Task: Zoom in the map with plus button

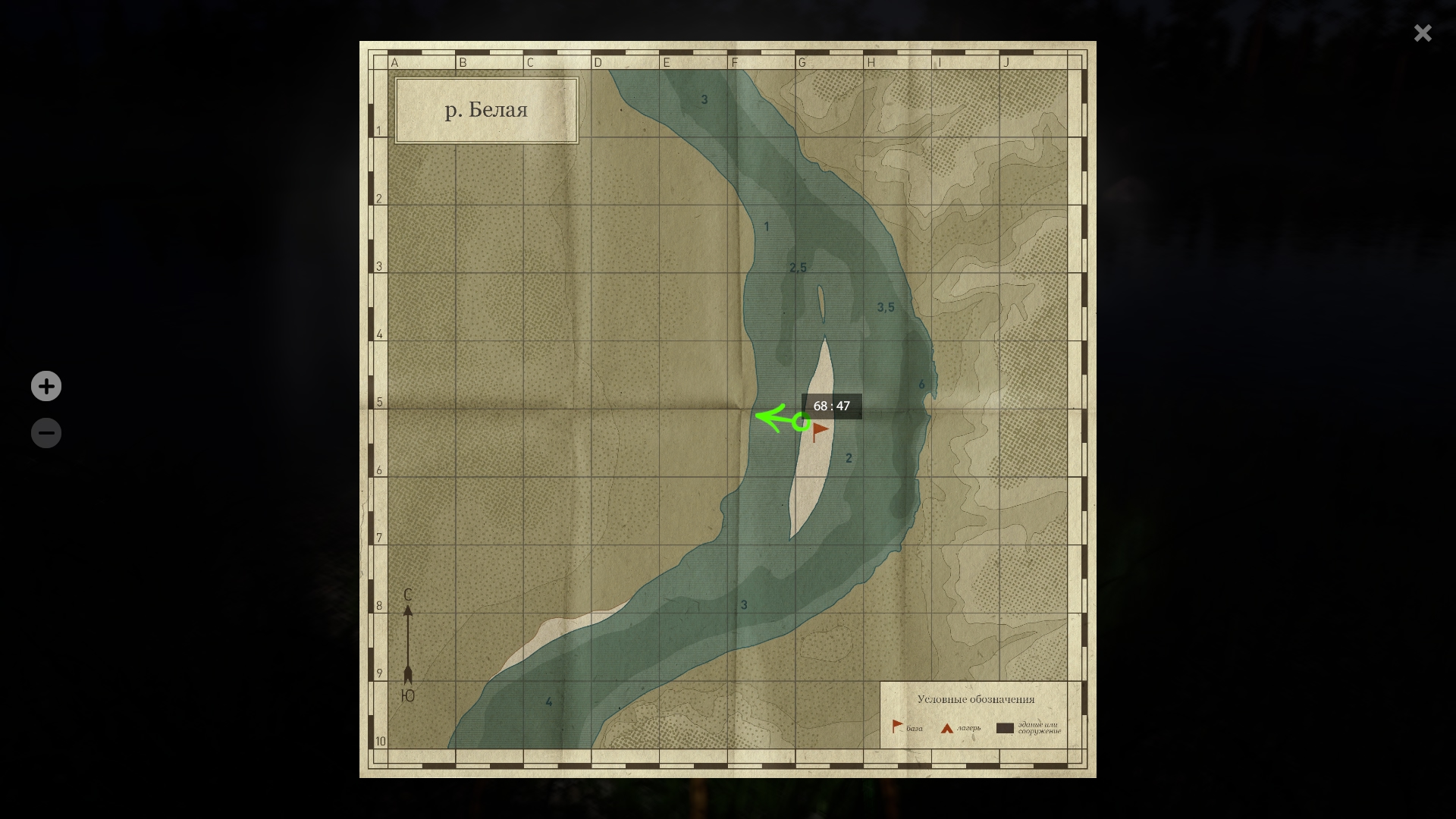Action: pyautogui.click(x=46, y=386)
